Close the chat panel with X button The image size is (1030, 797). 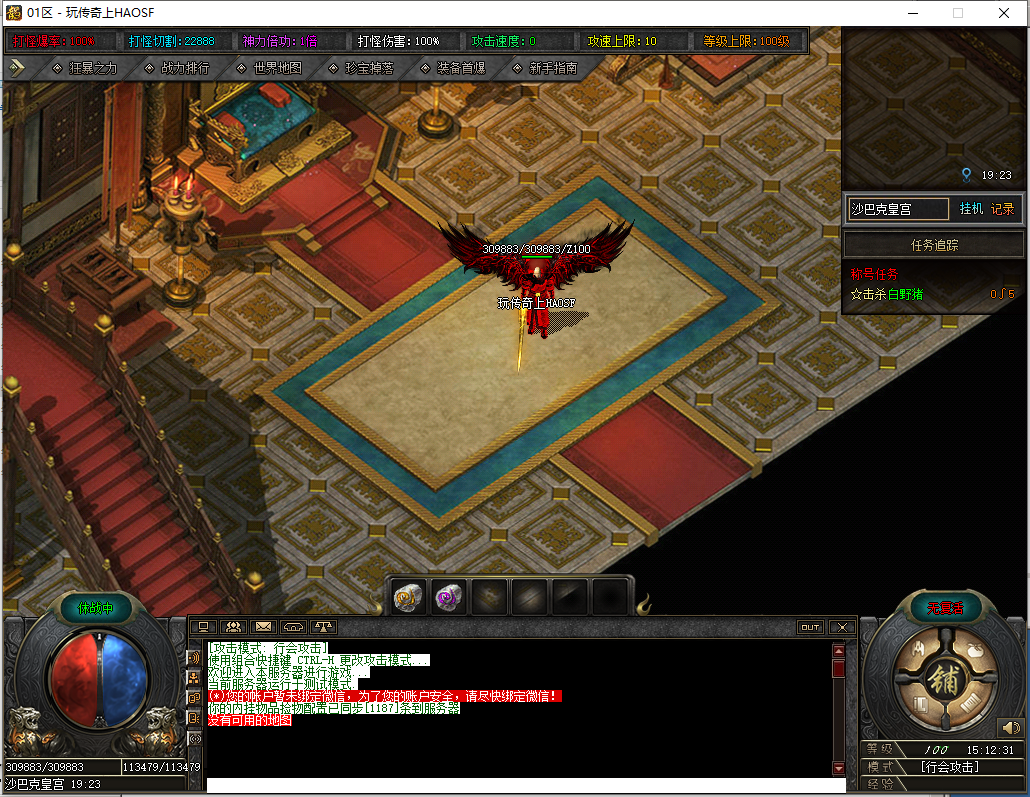point(842,627)
